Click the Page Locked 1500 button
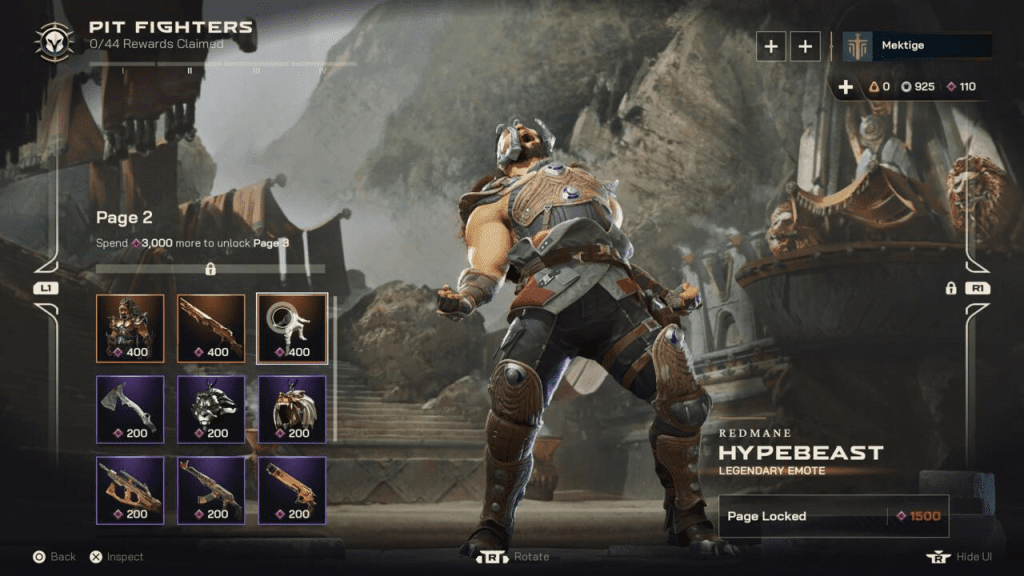This screenshot has height=576, width=1024. tap(833, 516)
